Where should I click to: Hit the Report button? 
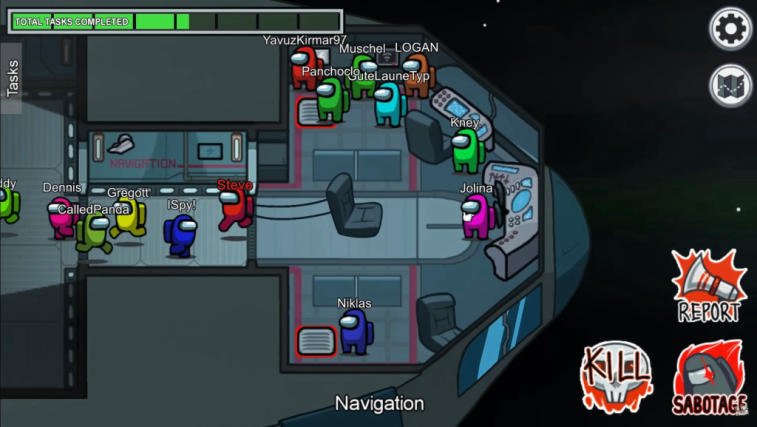pyautogui.click(x=708, y=287)
